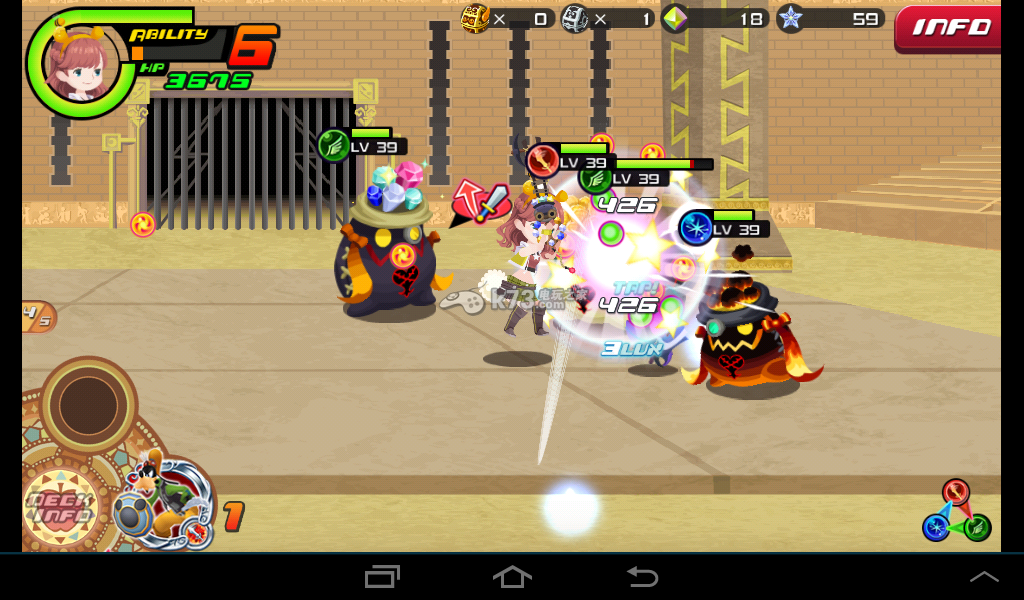Open the red INFO button

(950, 27)
